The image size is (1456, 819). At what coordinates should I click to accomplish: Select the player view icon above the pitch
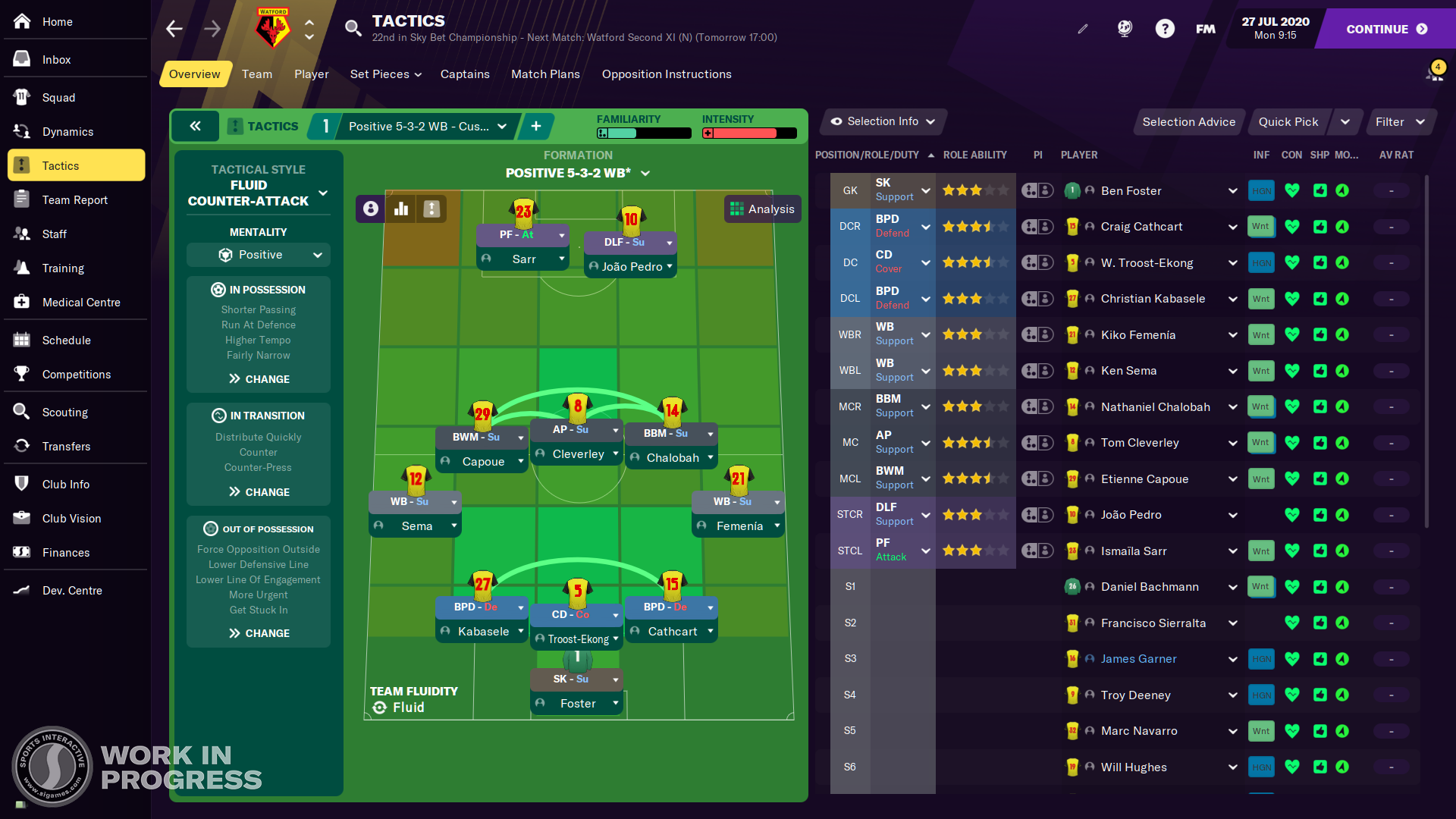[370, 209]
